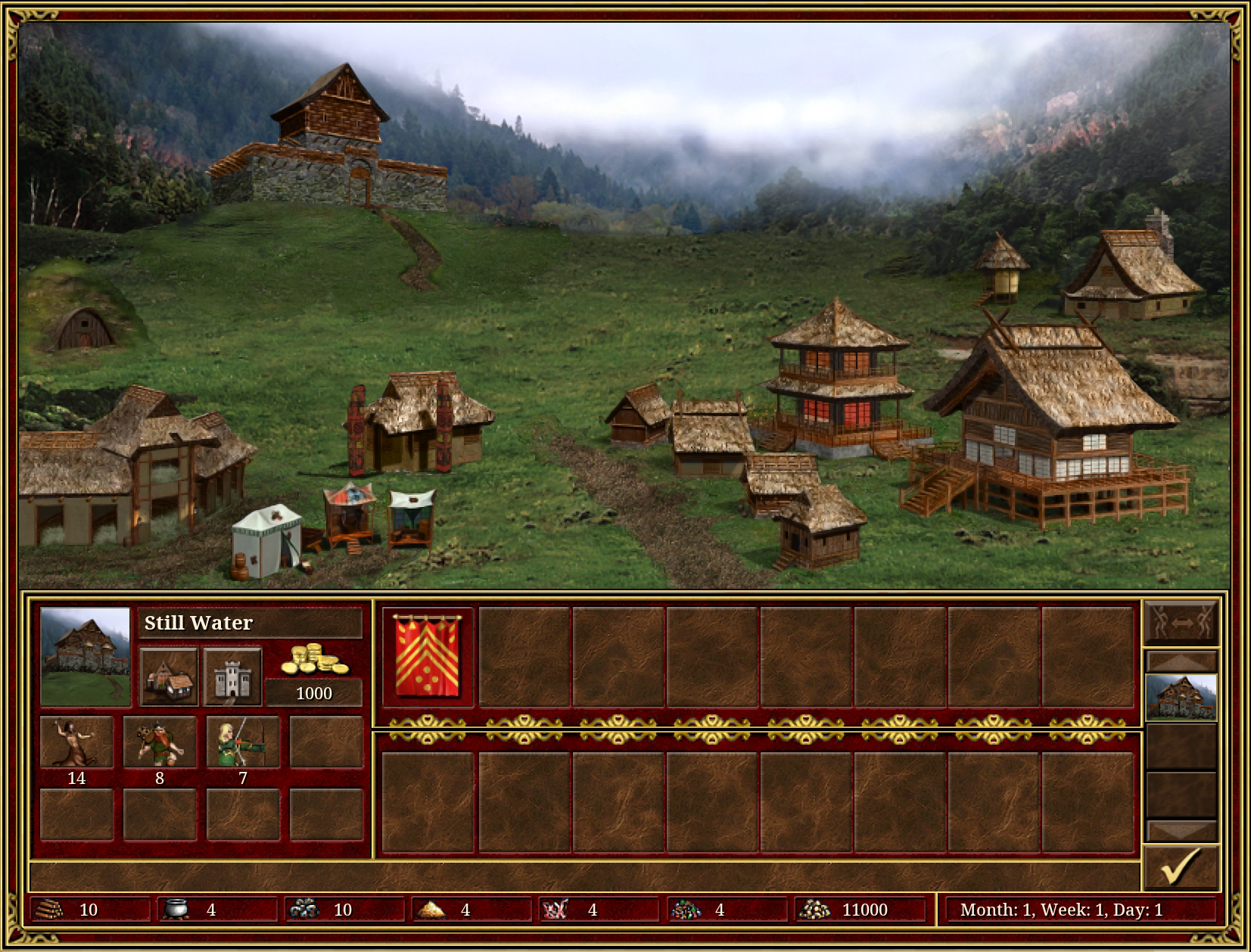This screenshot has height=952, width=1251.
Task: Click the creature dwelling showing 14 available
Action: (76, 742)
